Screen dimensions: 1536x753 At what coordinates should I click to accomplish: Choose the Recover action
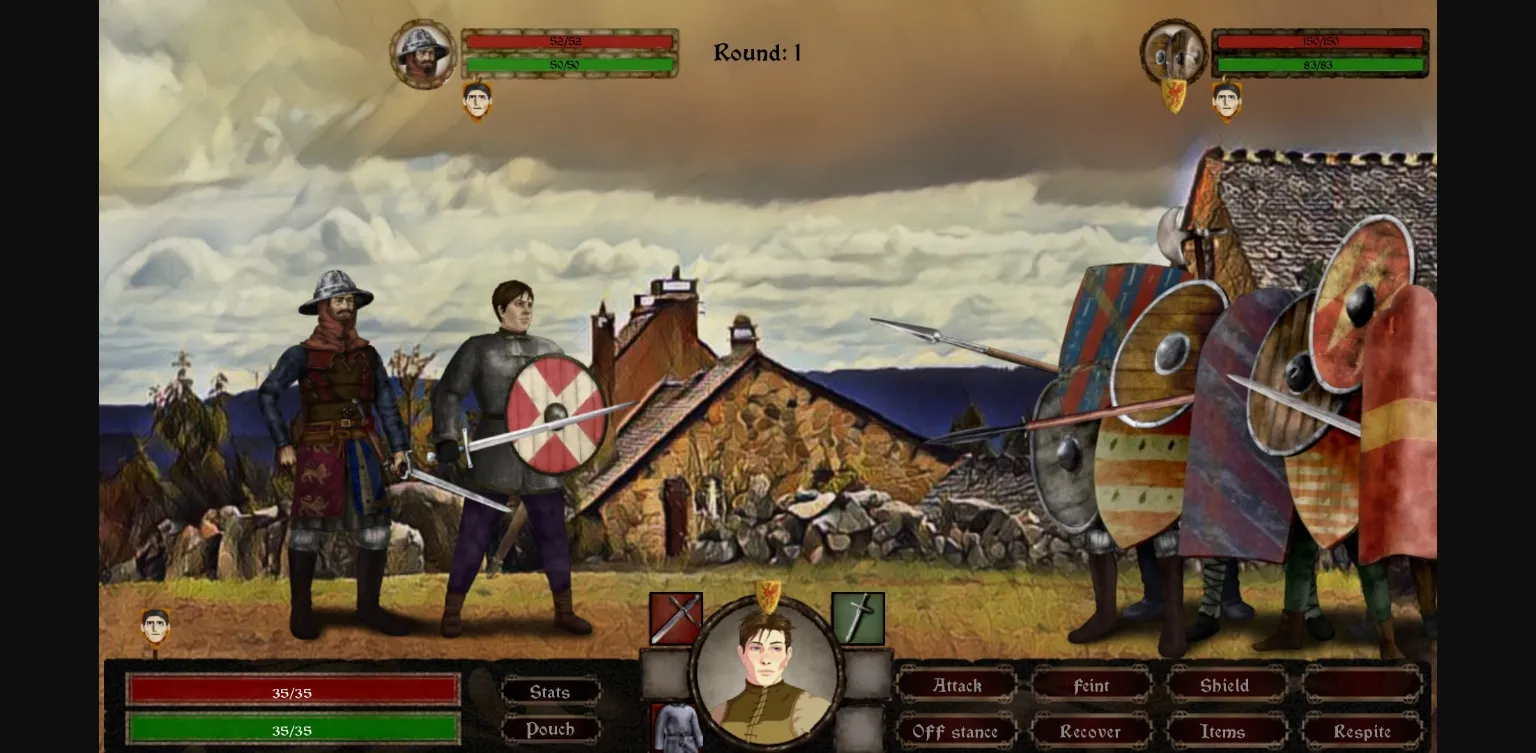[1091, 732]
